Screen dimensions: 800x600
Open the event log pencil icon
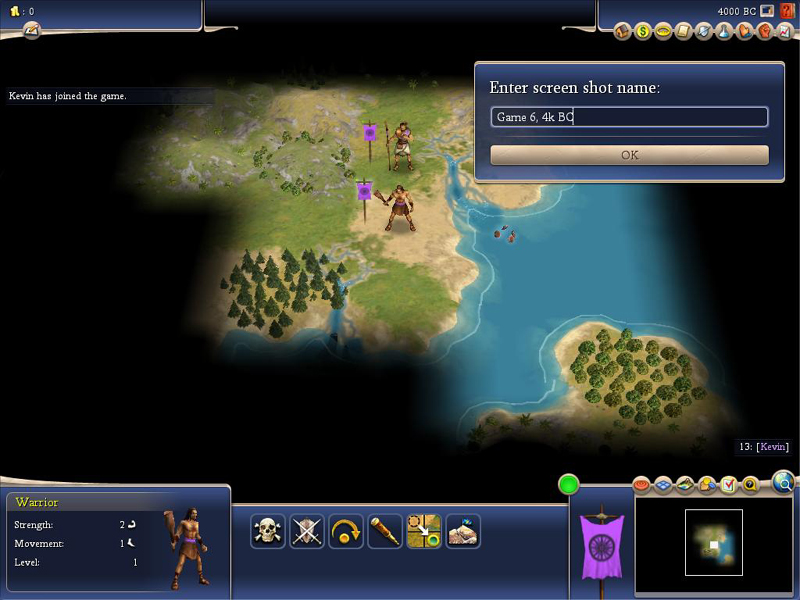[x=31, y=30]
